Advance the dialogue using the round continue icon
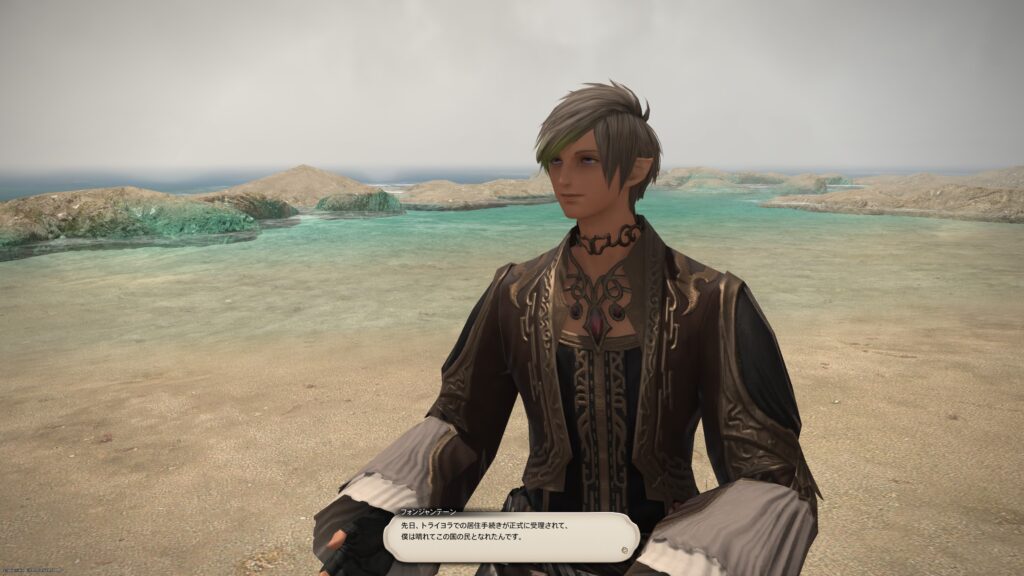 pyautogui.click(x=624, y=549)
